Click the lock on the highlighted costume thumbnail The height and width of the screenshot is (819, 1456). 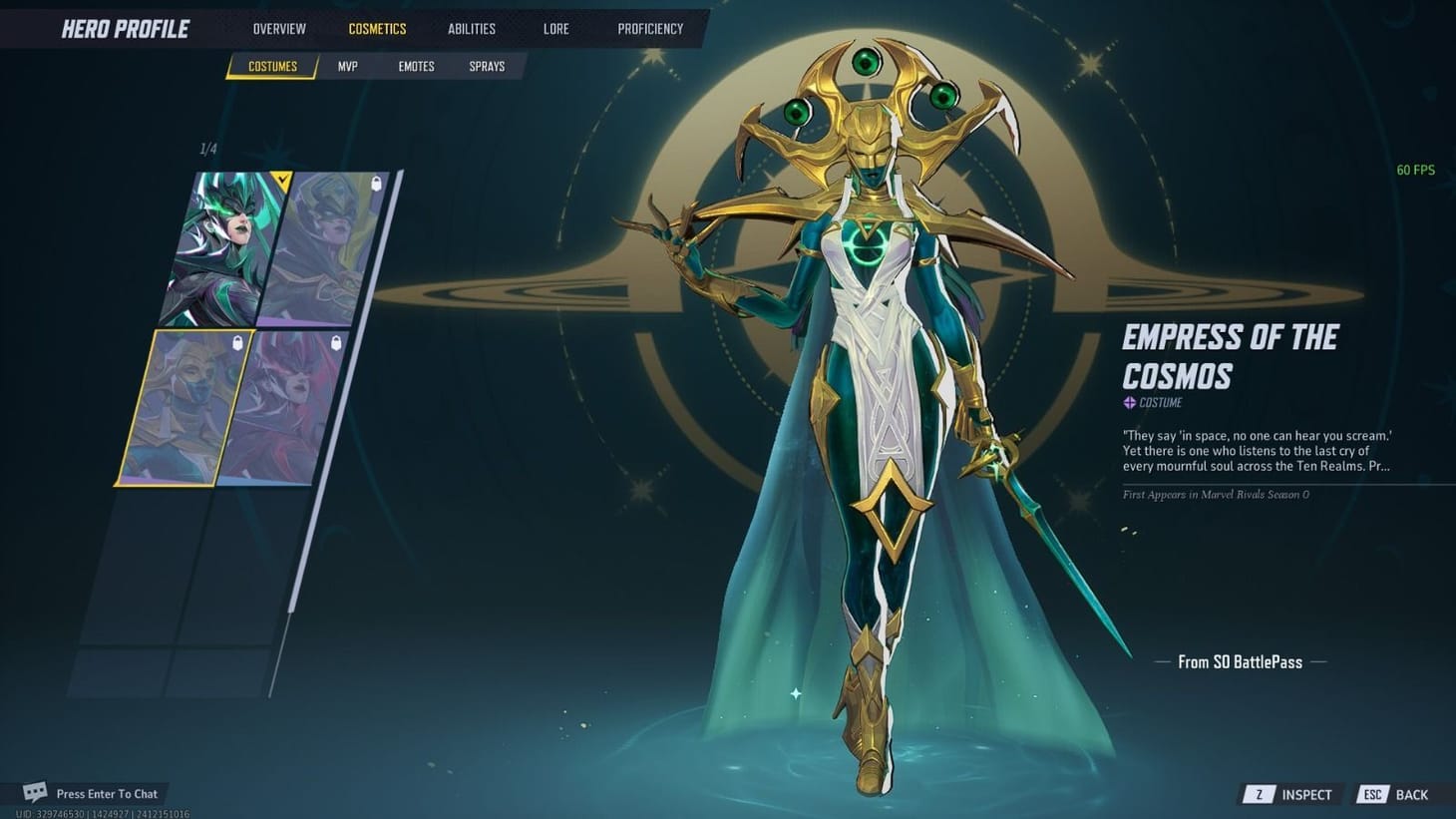pos(237,343)
